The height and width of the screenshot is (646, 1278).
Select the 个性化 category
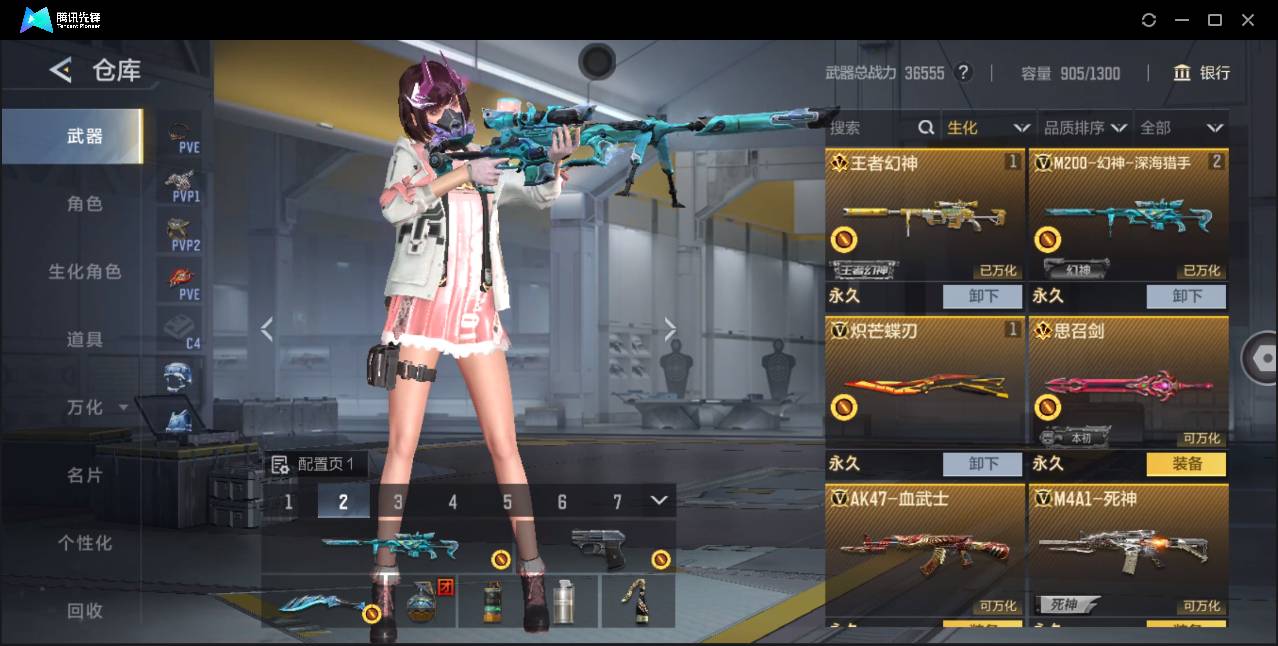(85, 543)
